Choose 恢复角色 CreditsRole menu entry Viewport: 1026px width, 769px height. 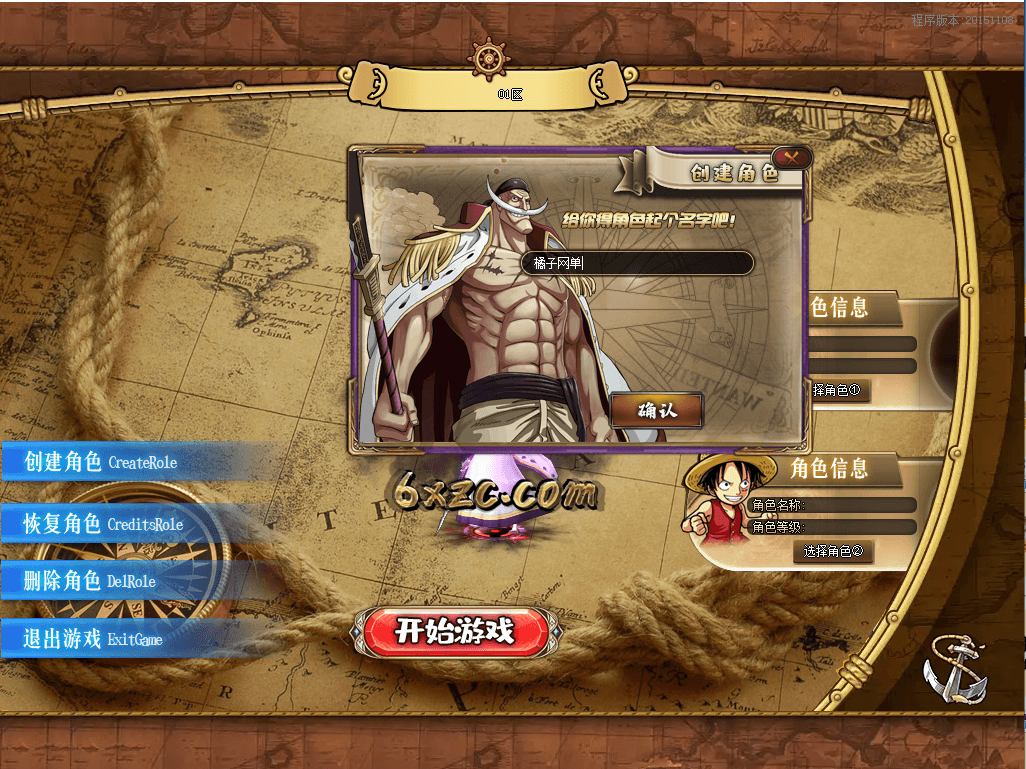[104, 524]
